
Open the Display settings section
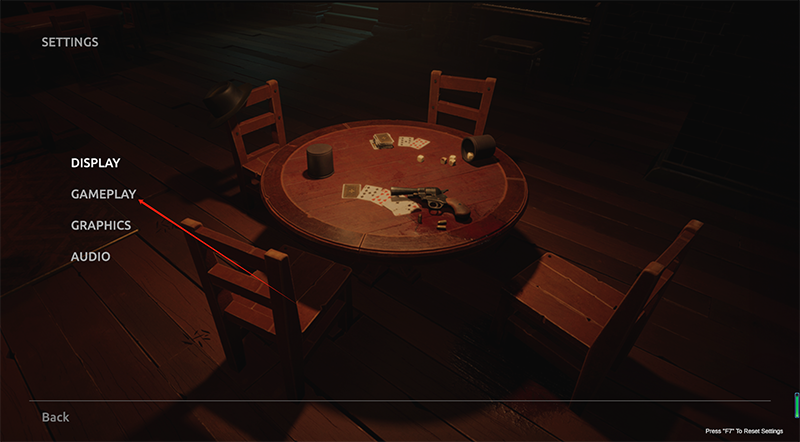pos(95,162)
